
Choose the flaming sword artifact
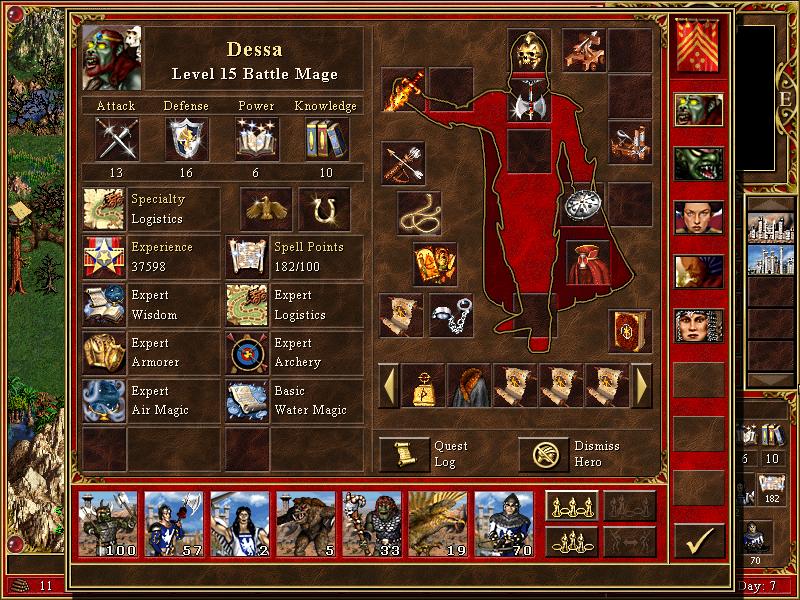click(403, 90)
